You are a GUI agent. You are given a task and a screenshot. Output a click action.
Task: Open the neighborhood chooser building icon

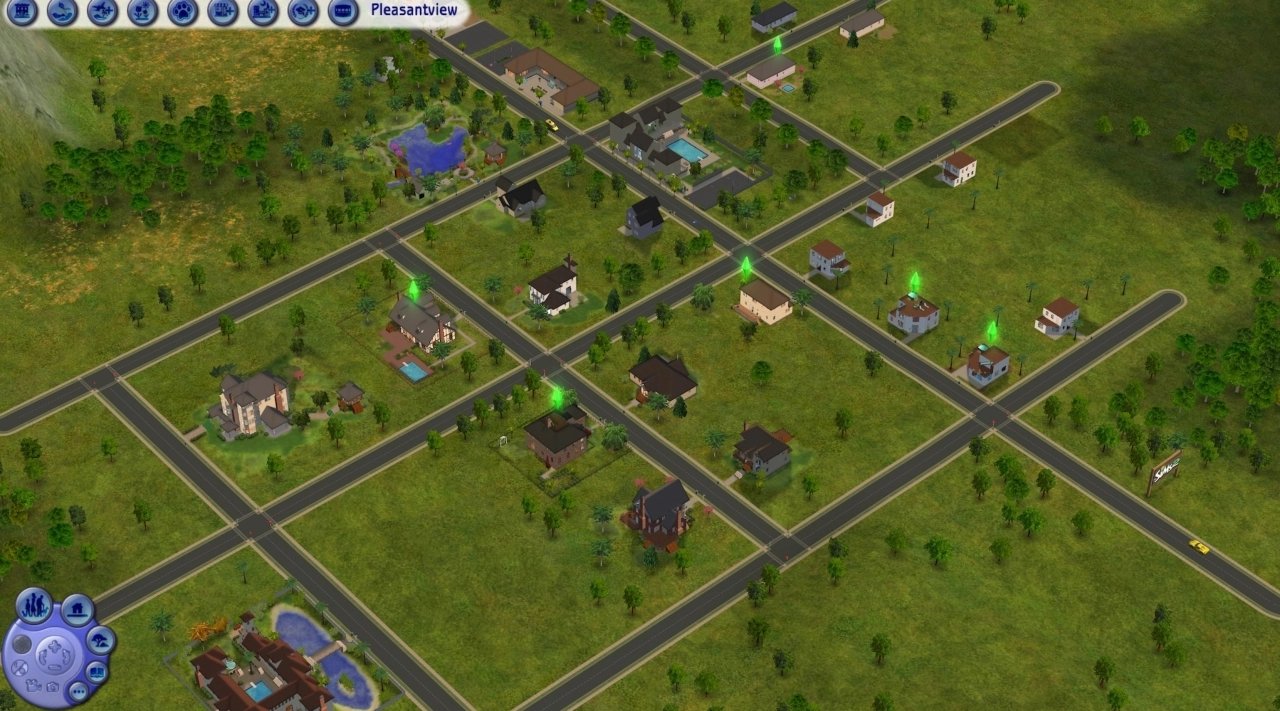[22, 12]
